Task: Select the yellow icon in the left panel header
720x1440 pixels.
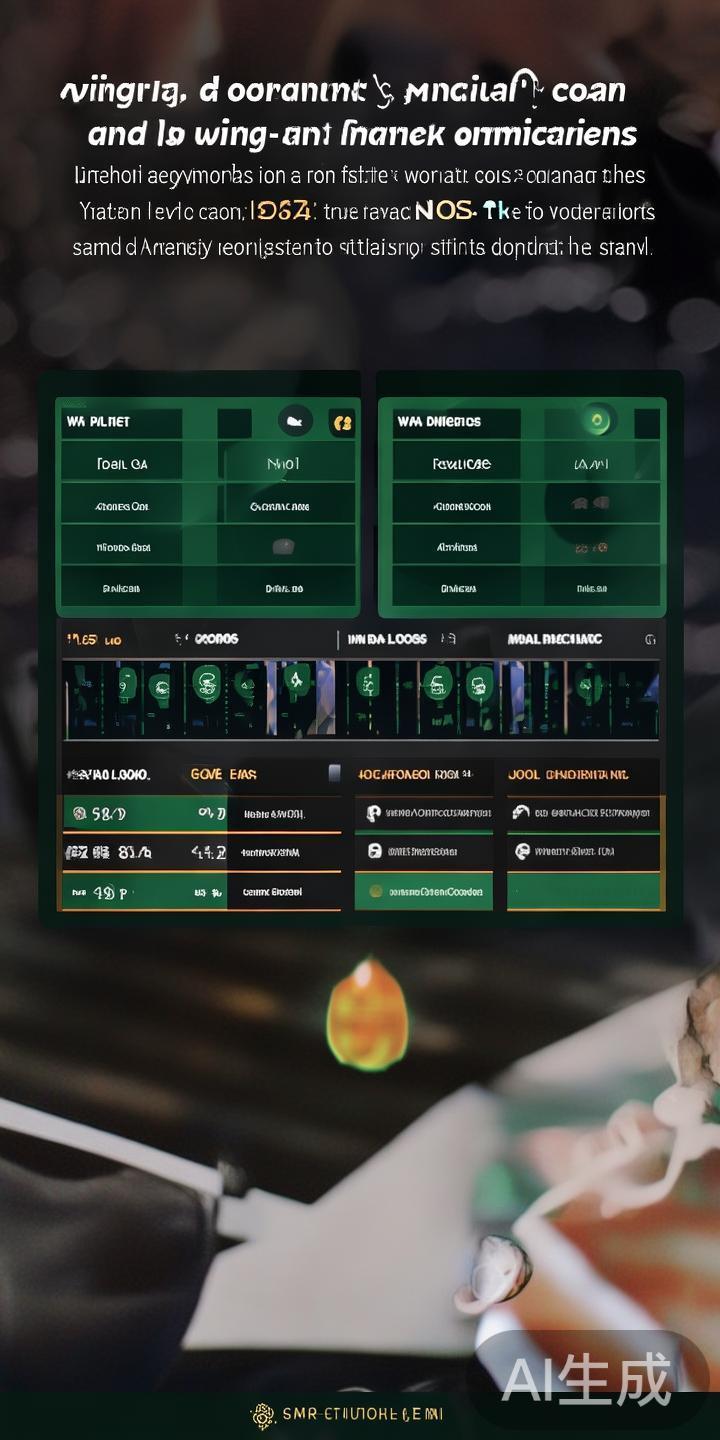Action: click(342, 423)
